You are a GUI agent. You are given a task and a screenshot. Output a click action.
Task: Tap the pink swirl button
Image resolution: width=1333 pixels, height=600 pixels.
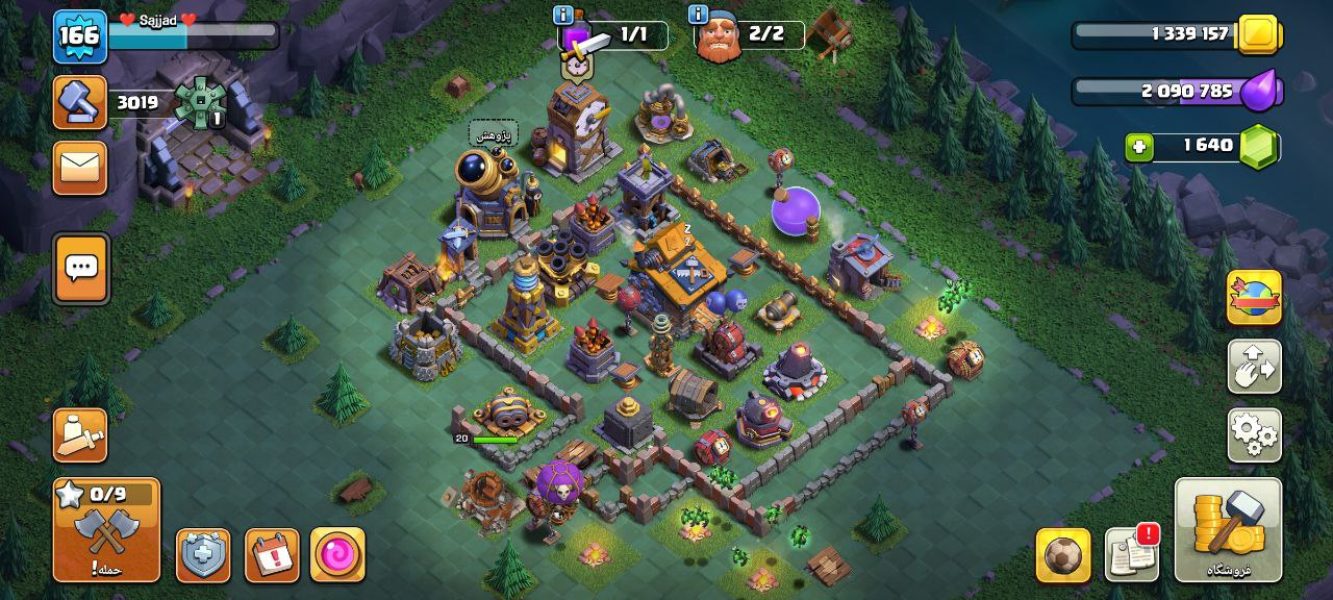coord(337,555)
